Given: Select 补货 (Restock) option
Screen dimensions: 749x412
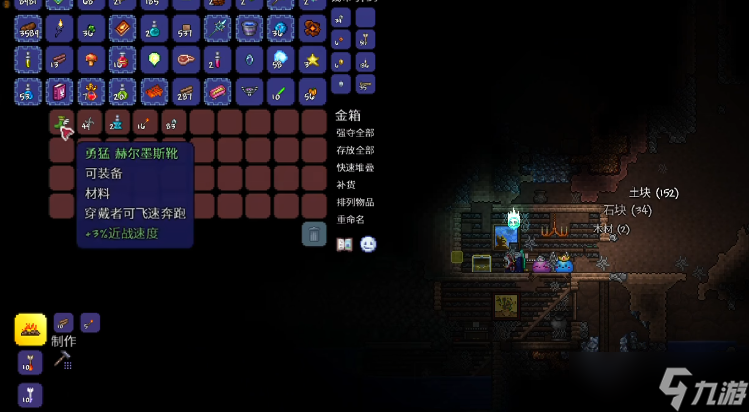Looking at the screenshot, I should [x=345, y=184].
